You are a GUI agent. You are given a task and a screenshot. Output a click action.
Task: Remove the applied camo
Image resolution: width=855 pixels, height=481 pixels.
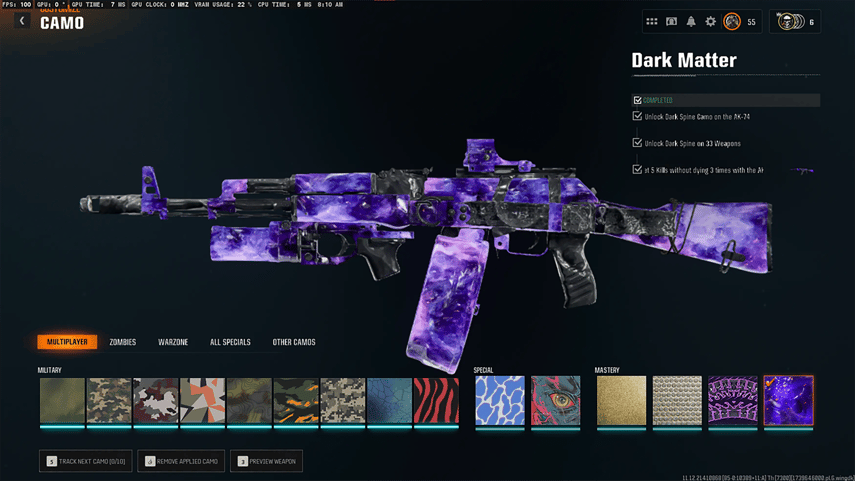tap(181, 461)
